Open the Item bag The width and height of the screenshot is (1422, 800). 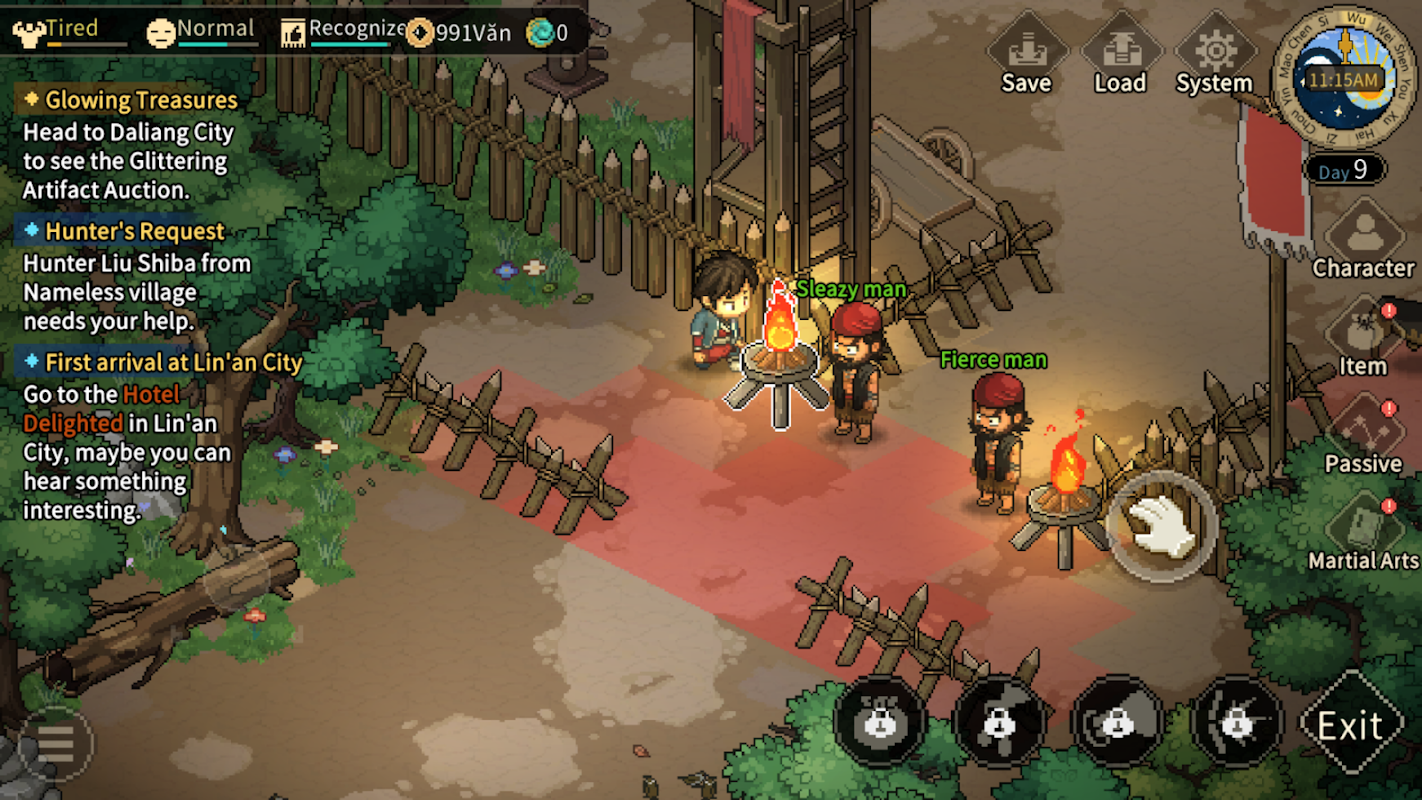pos(1362,338)
